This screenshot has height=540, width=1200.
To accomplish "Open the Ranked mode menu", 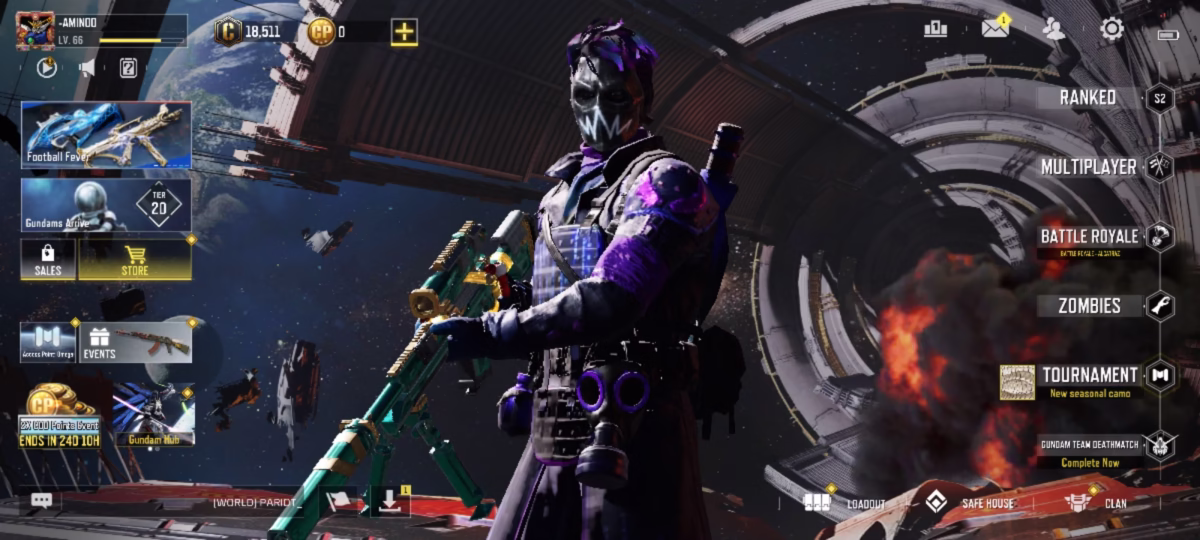I will (1089, 97).
